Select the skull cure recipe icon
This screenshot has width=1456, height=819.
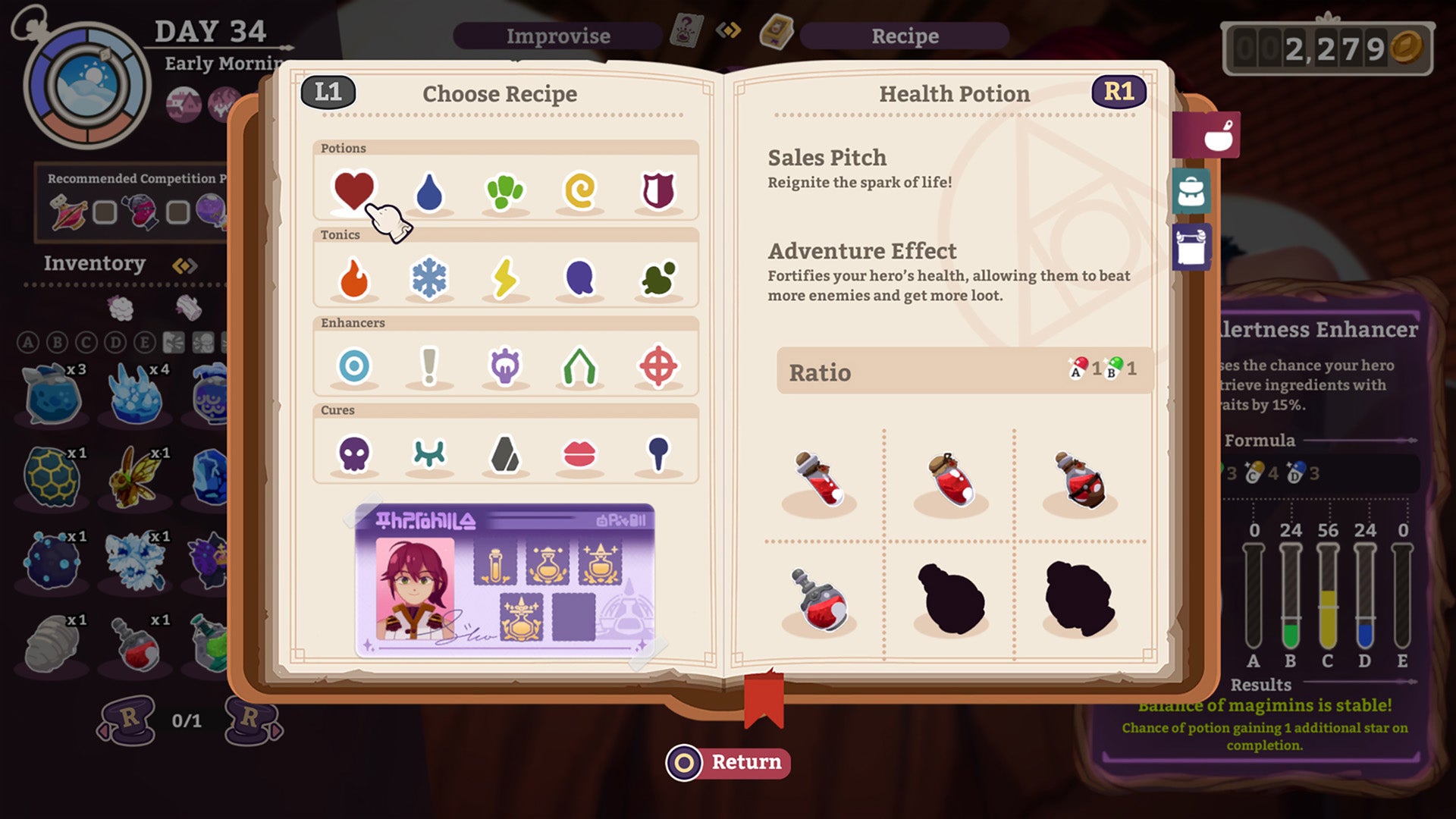tap(353, 453)
